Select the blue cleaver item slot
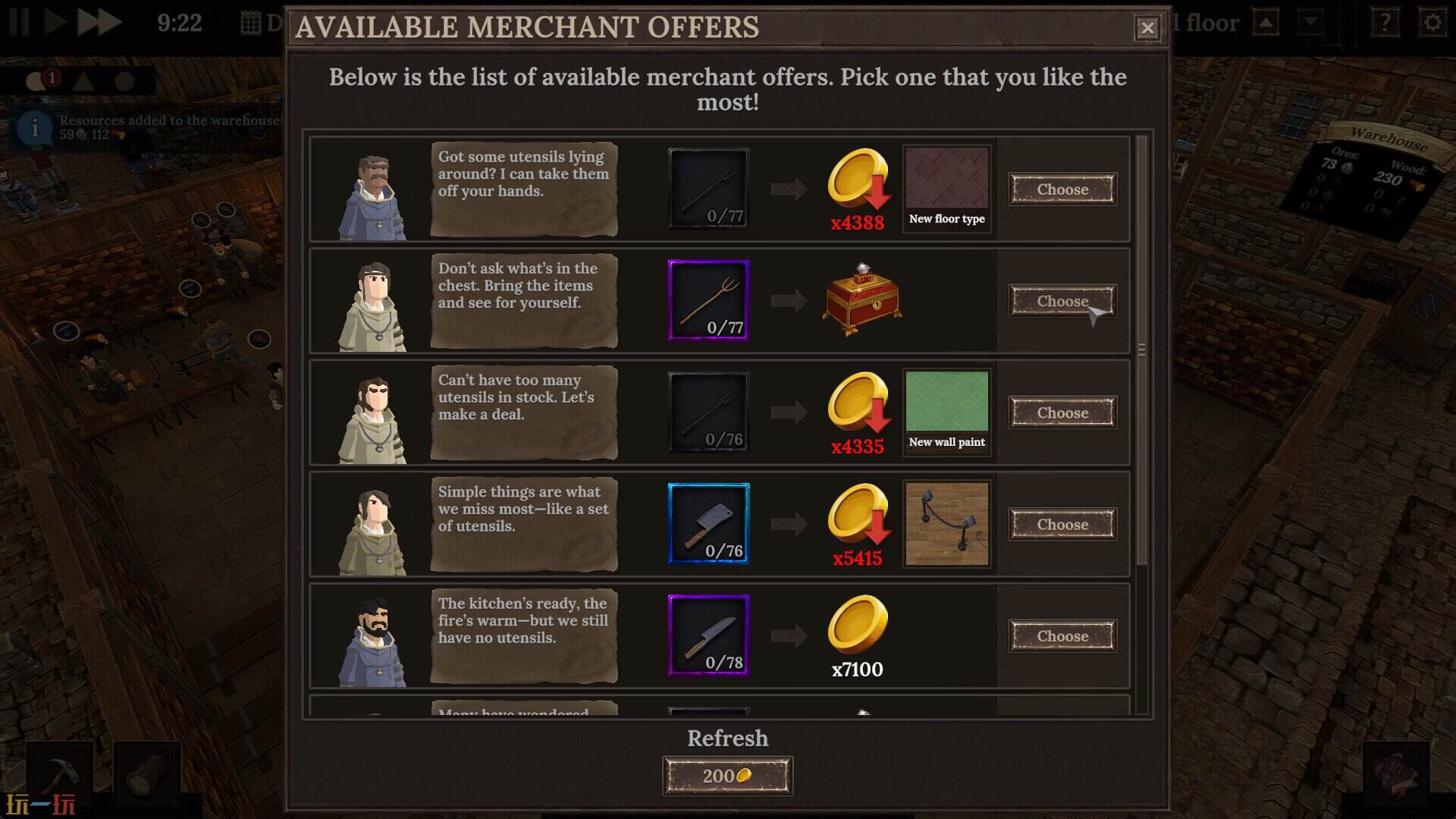This screenshot has width=1456, height=819. [709, 524]
